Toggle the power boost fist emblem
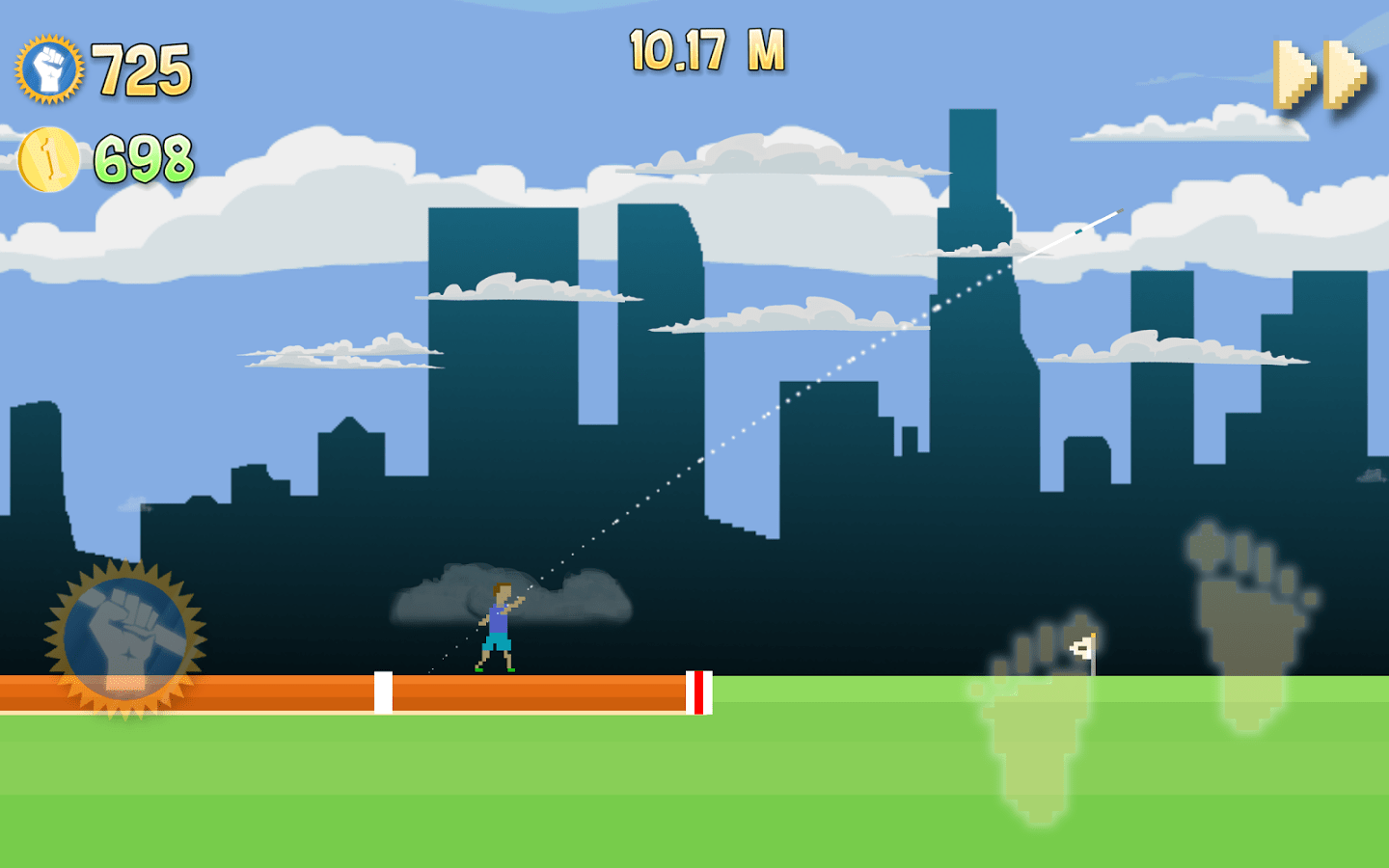This screenshot has width=1389, height=868. [x=127, y=632]
